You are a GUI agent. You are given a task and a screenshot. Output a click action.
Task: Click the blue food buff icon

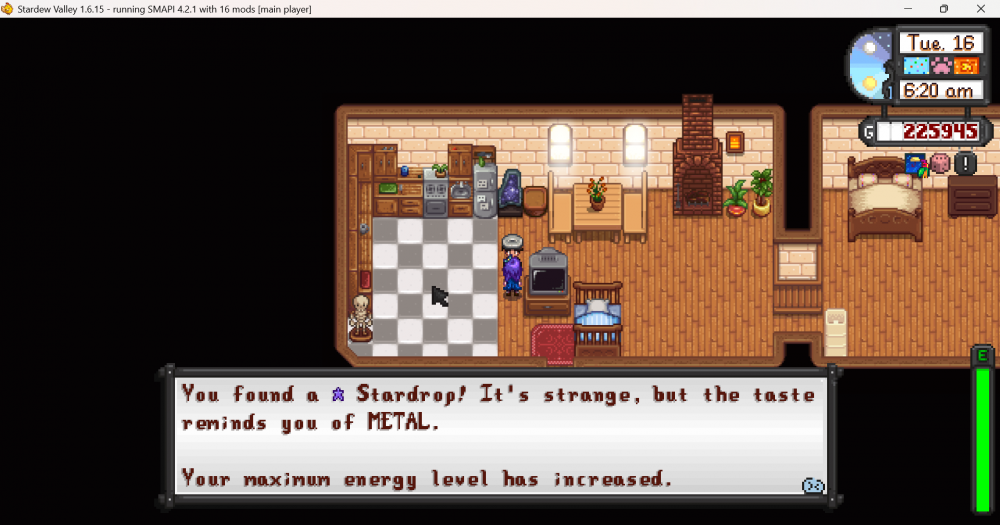(916, 163)
